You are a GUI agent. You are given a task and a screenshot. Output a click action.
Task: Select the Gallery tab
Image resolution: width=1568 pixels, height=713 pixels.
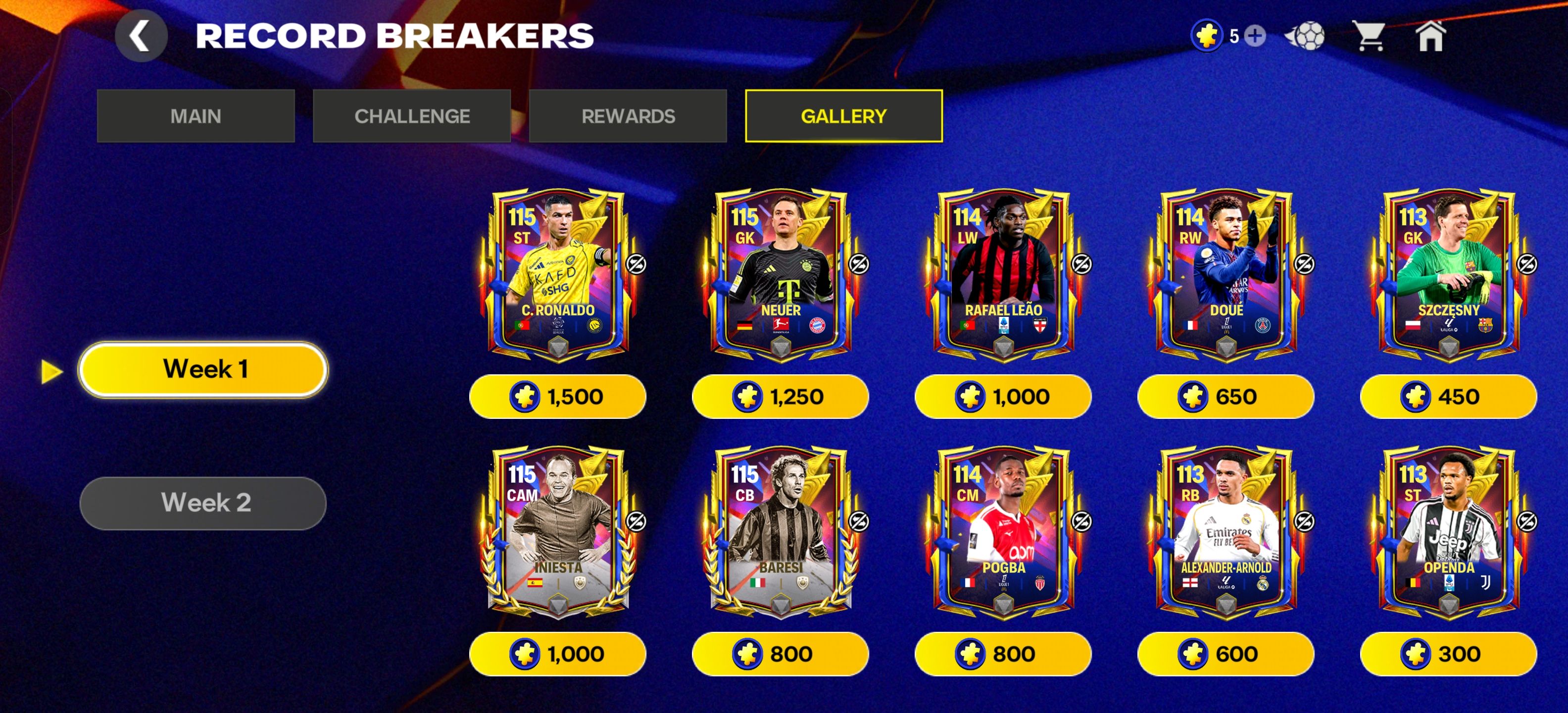pos(844,116)
